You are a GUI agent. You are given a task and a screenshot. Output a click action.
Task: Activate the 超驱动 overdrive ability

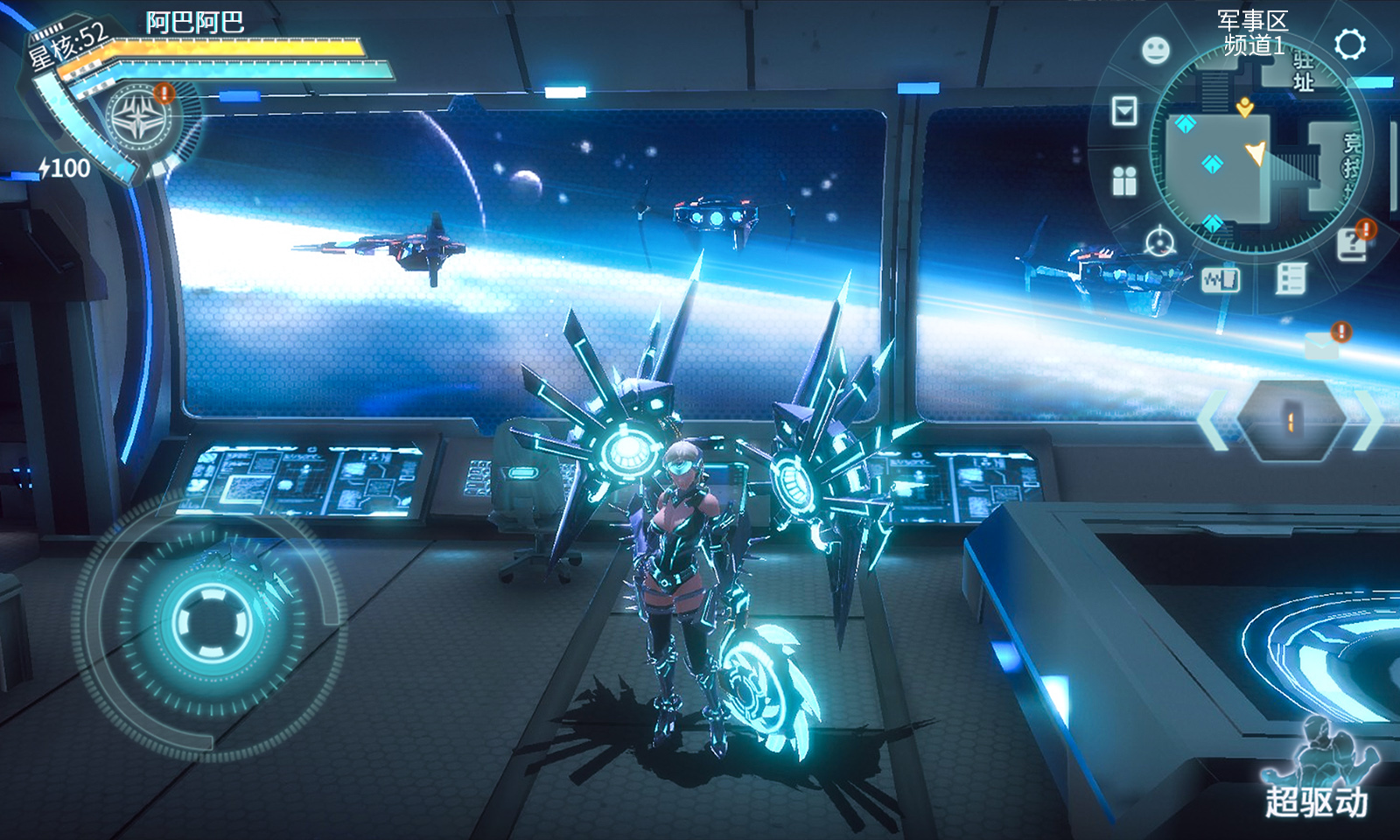pyautogui.click(x=1318, y=770)
